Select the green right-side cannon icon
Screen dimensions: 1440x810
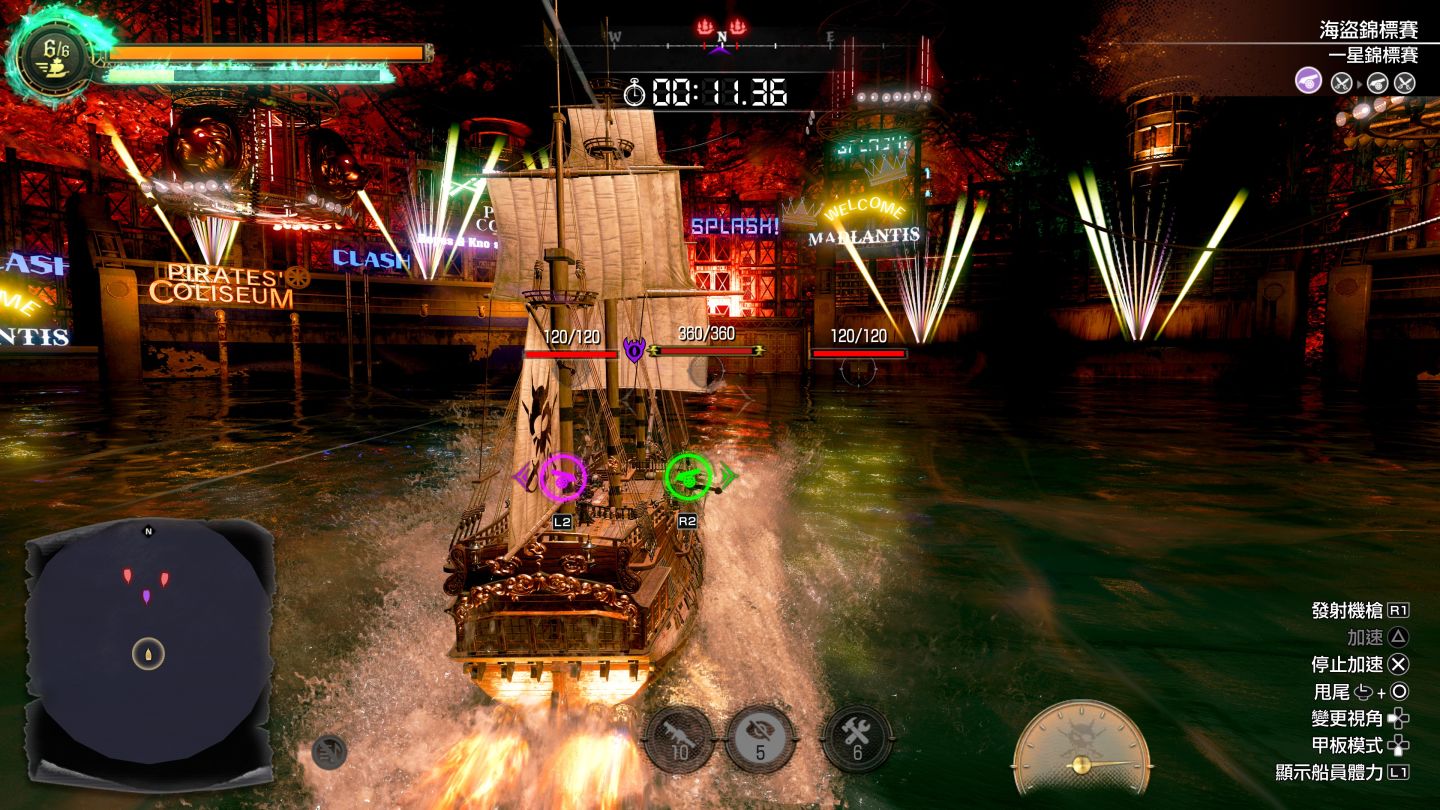(x=689, y=477)
